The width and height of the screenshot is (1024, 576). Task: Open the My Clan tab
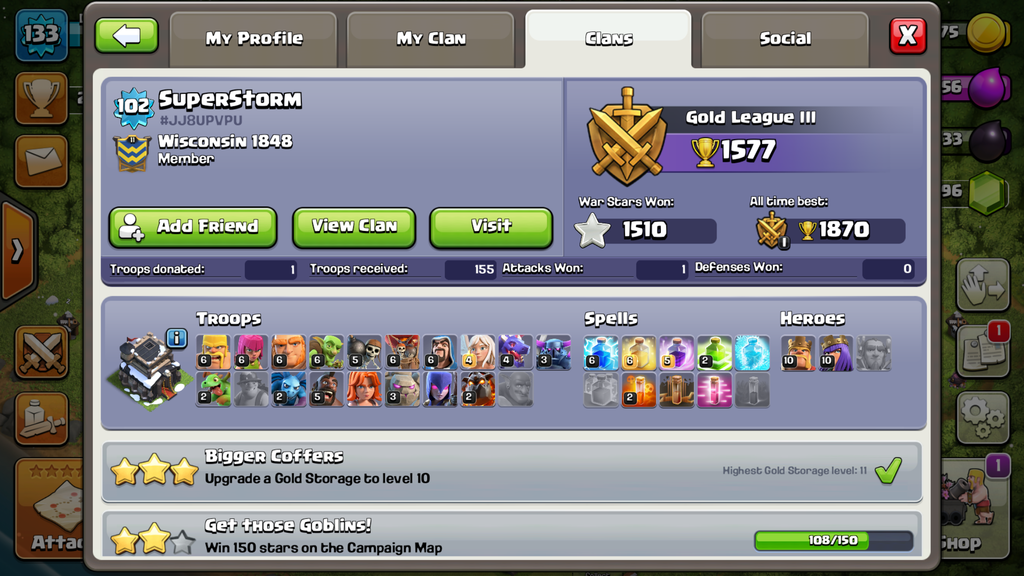click(431, 39)
